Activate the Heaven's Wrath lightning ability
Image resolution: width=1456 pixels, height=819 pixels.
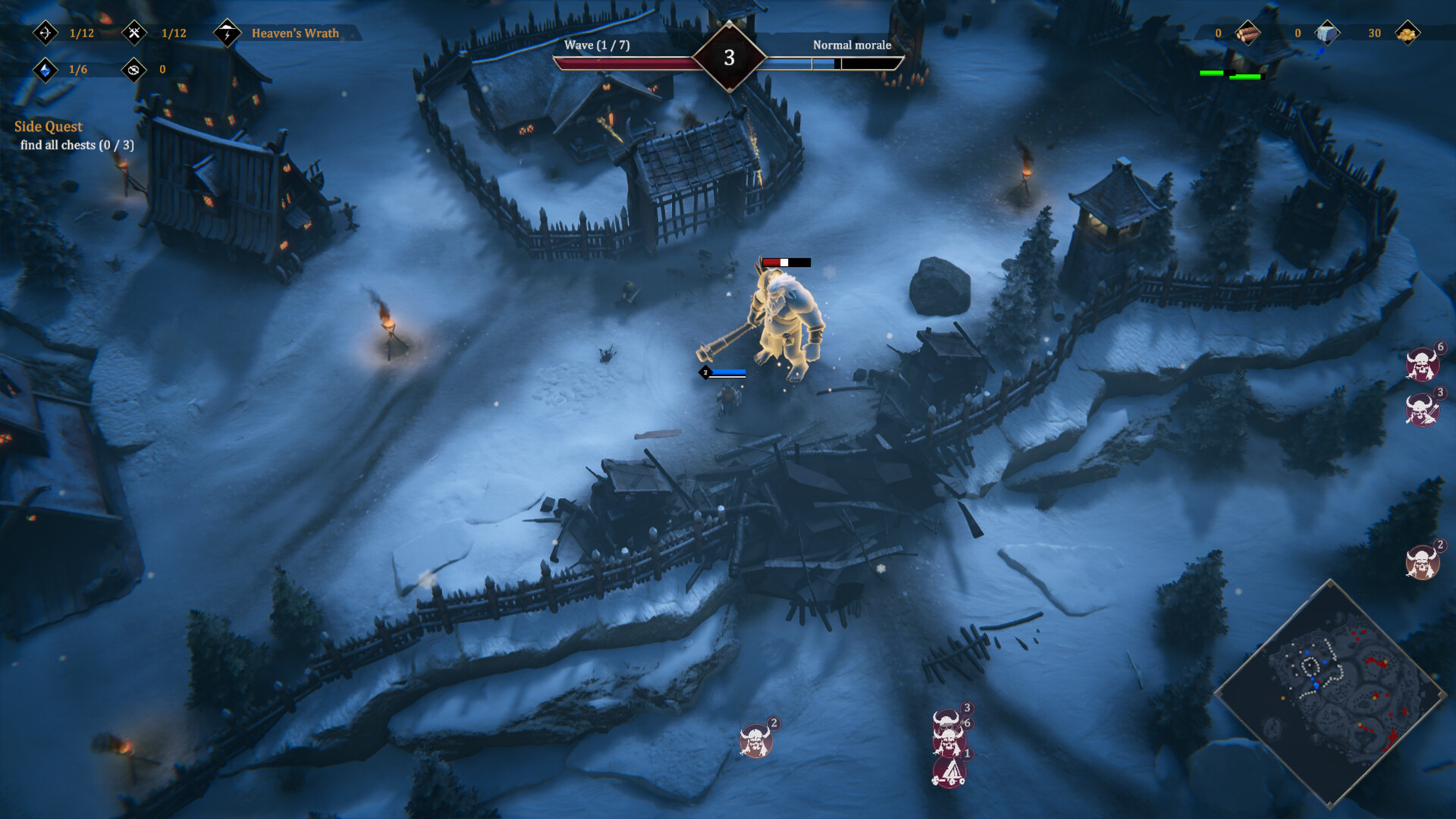click(x=227, y=33)
